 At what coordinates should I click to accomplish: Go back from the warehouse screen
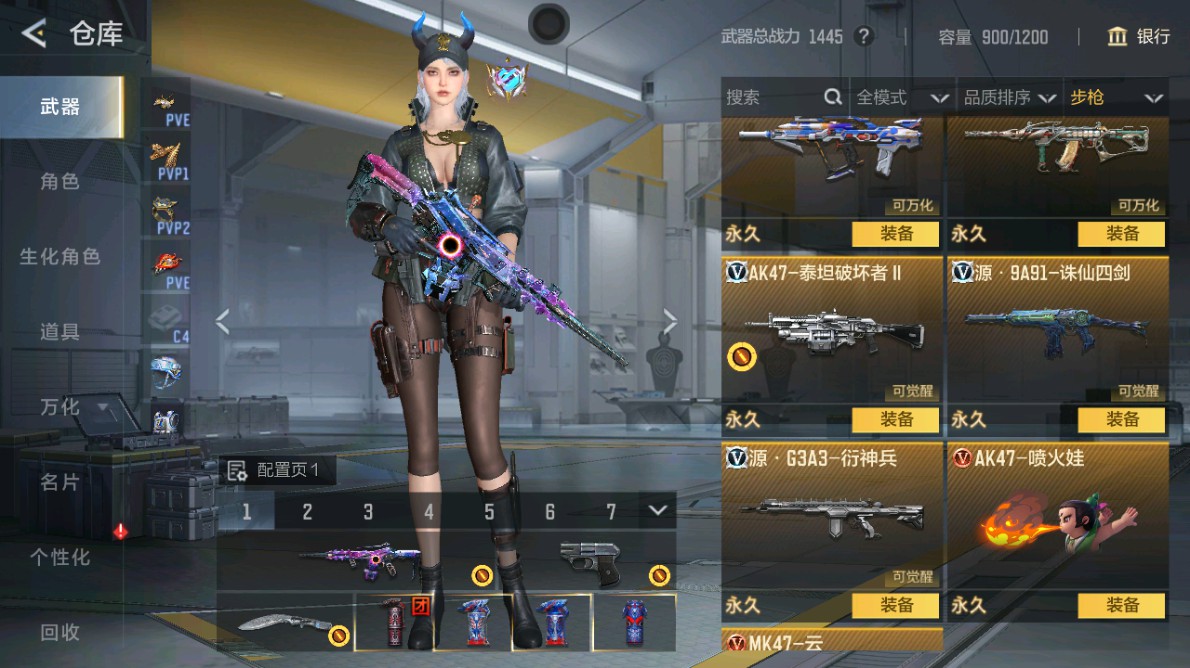(34, 34)
